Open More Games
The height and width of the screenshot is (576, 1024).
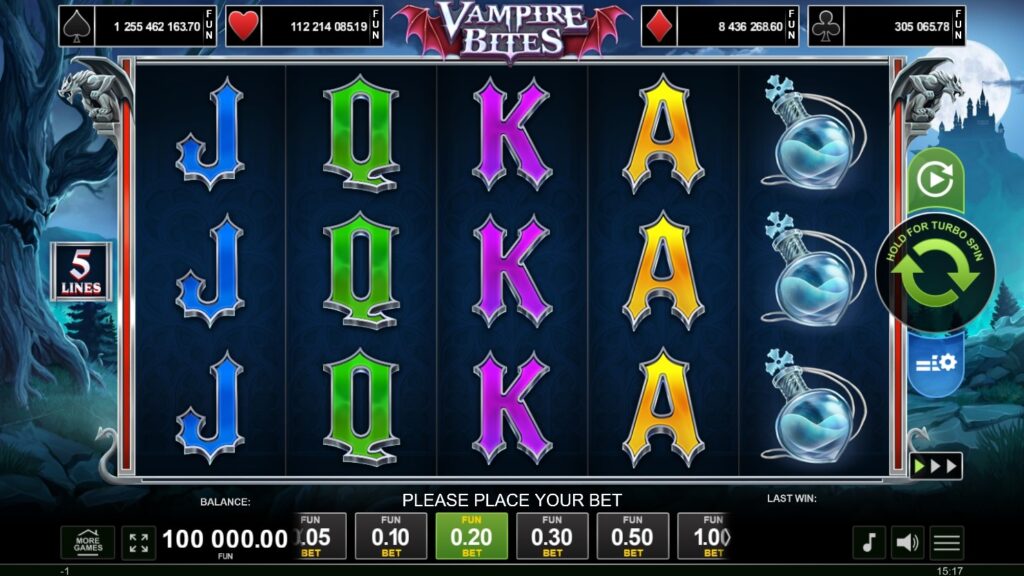tap(87, 543)
